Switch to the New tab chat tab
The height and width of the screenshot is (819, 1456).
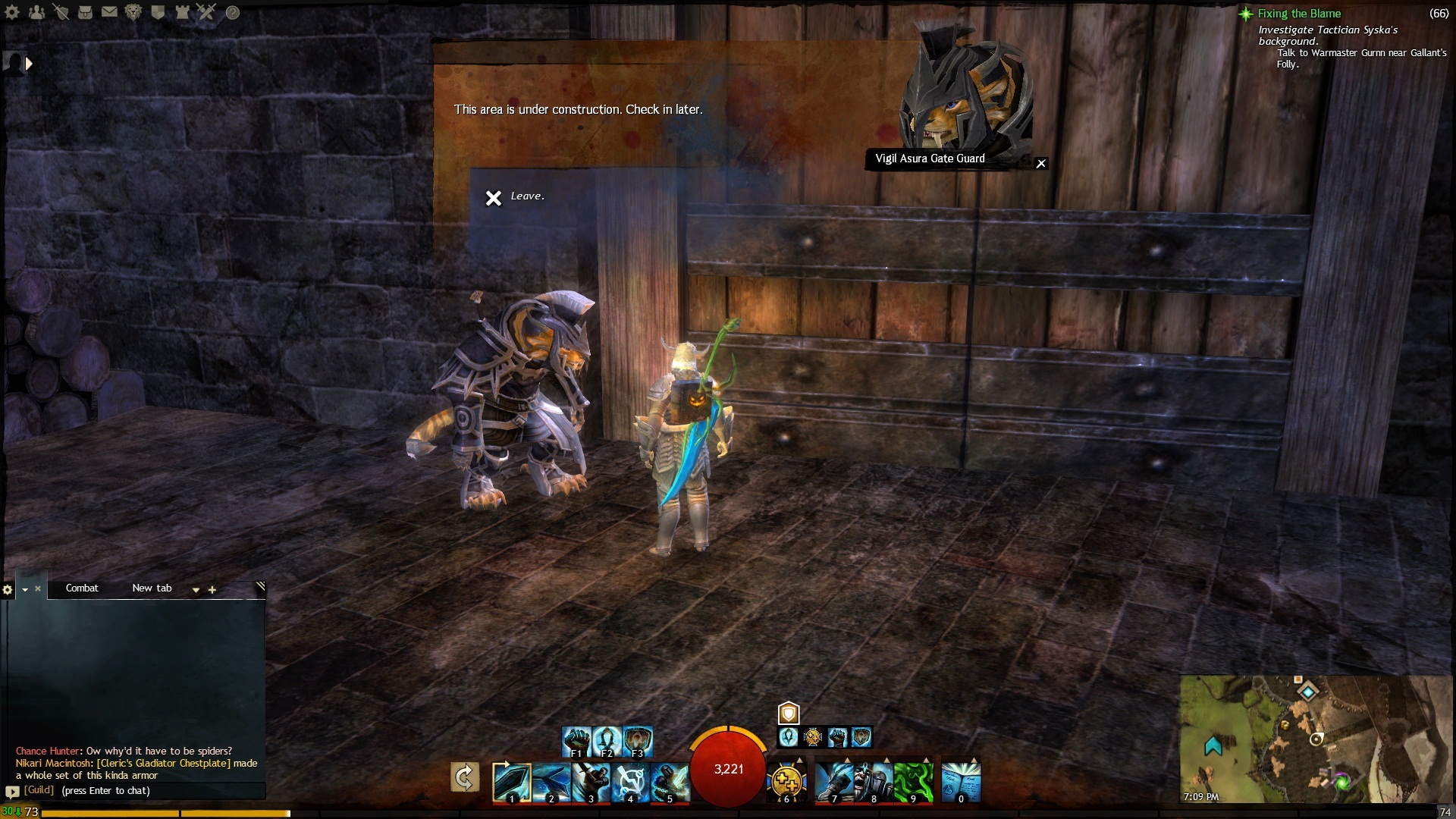152,588
